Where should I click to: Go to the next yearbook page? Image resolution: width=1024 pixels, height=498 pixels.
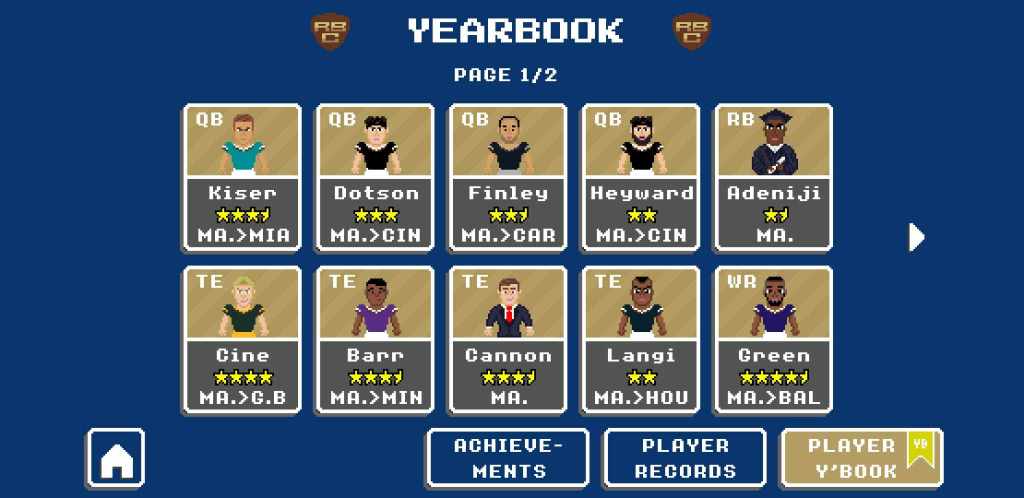pyautogui.click(x=916, y=237)
